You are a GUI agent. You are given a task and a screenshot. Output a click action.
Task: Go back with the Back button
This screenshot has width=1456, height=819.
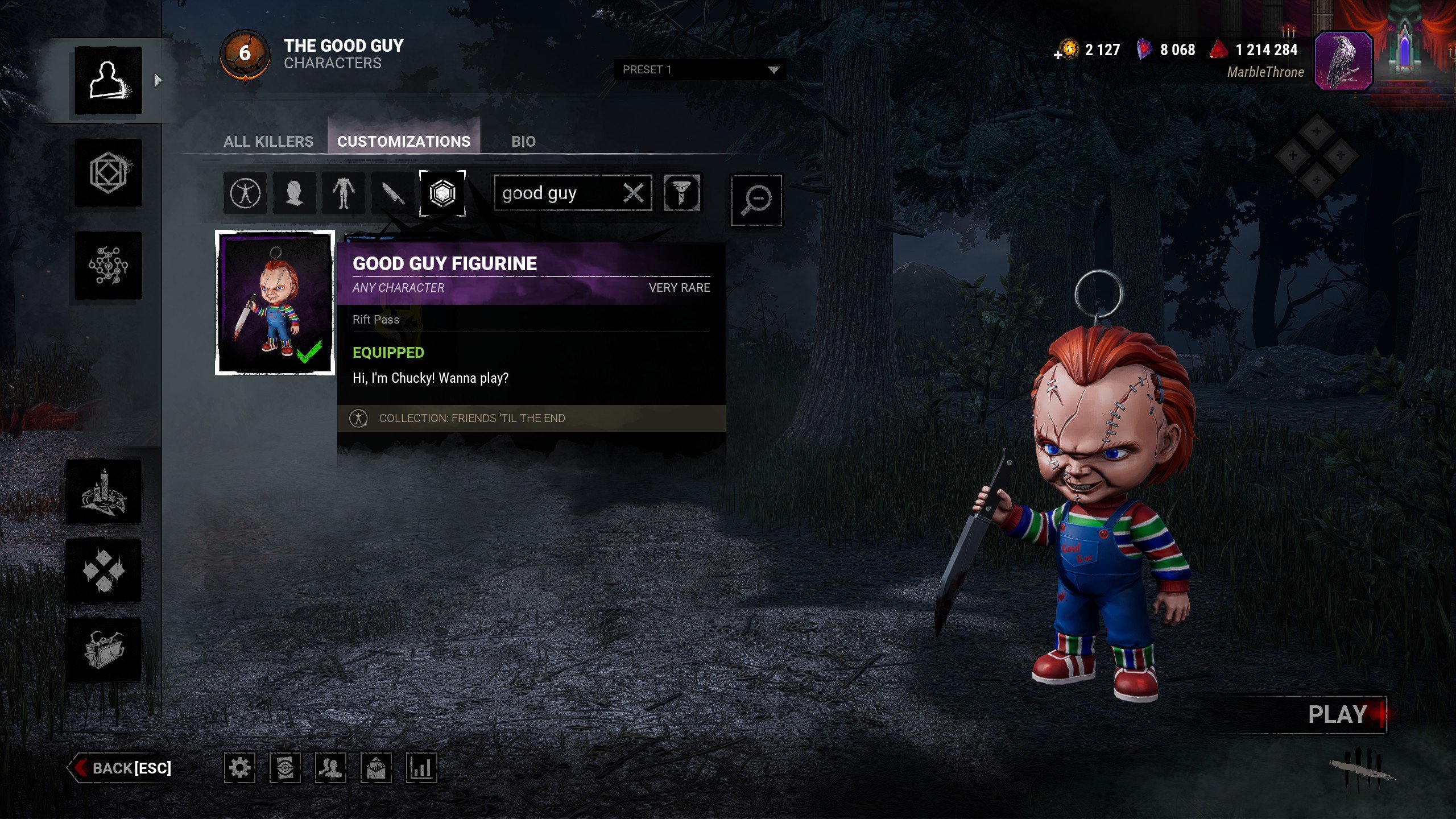coord(121,768)
